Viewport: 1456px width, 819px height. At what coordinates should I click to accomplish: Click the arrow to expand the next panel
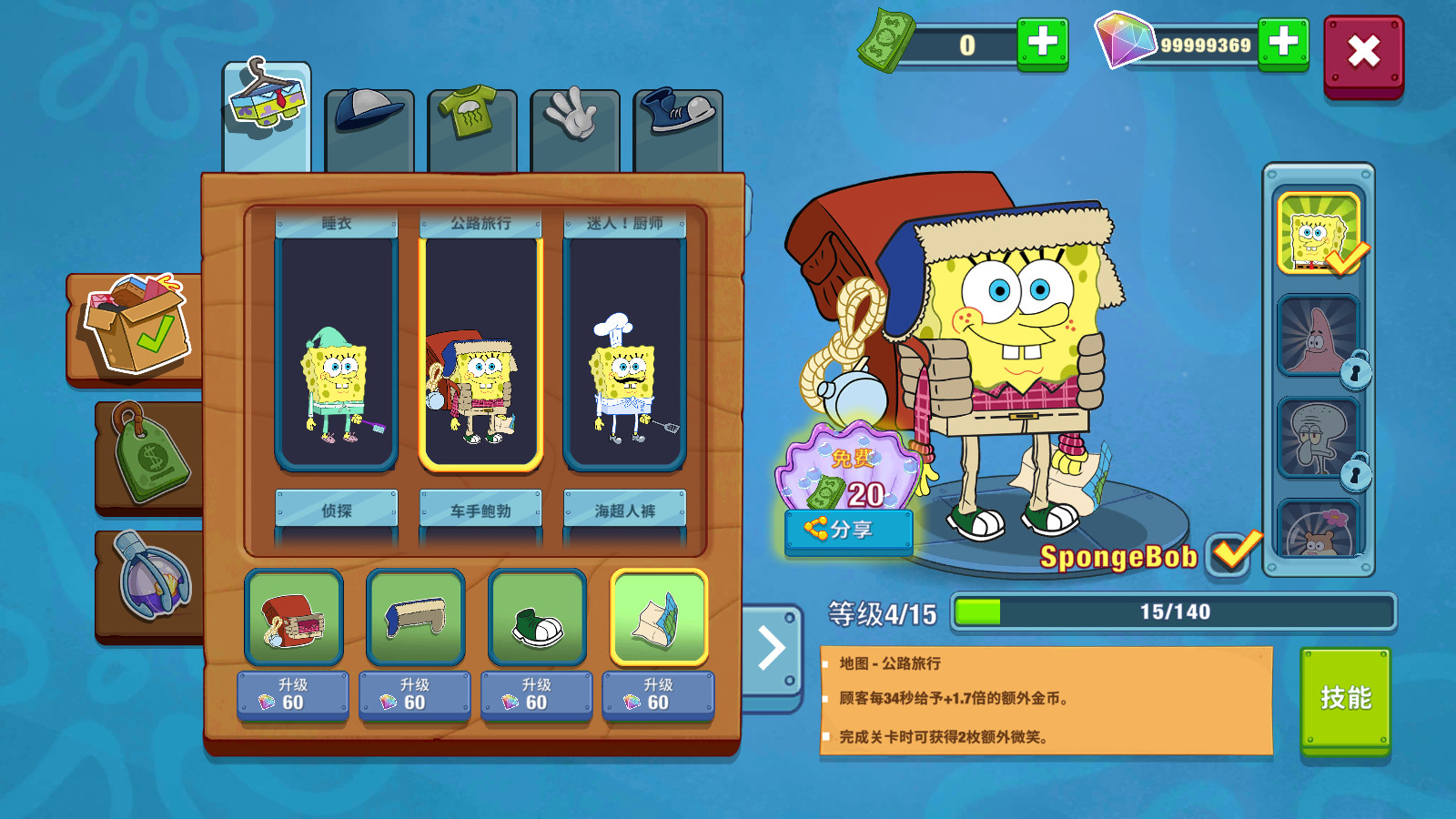coord(772,650)
